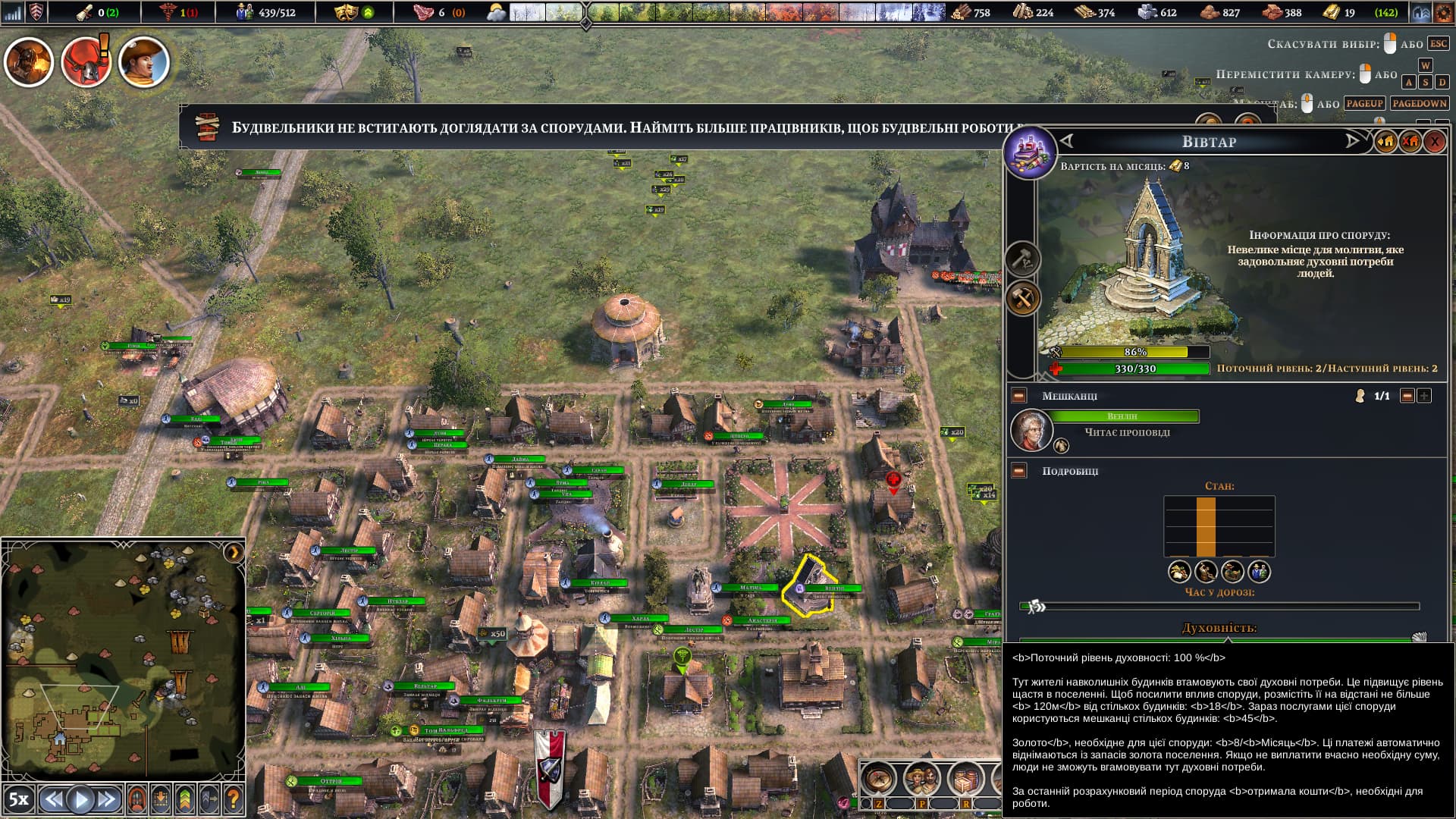This screenshot has height=819, width=1456.
Task: Click the green upgrade chevrons button
Action: pos(185,799)
